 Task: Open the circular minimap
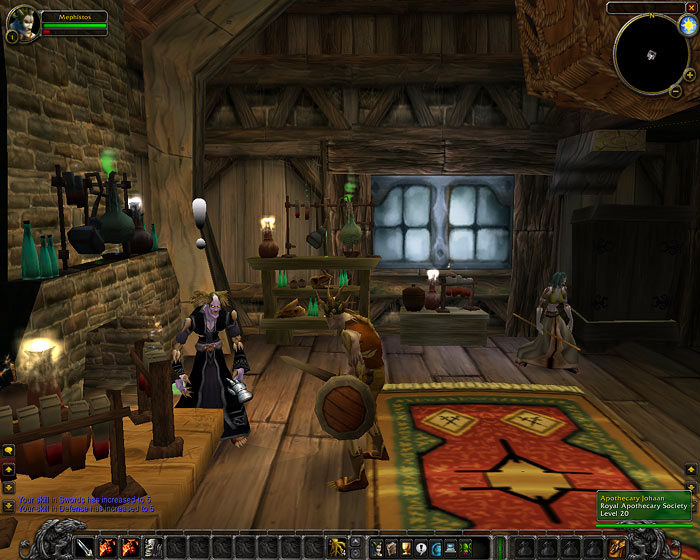click(x=650, y=53)
